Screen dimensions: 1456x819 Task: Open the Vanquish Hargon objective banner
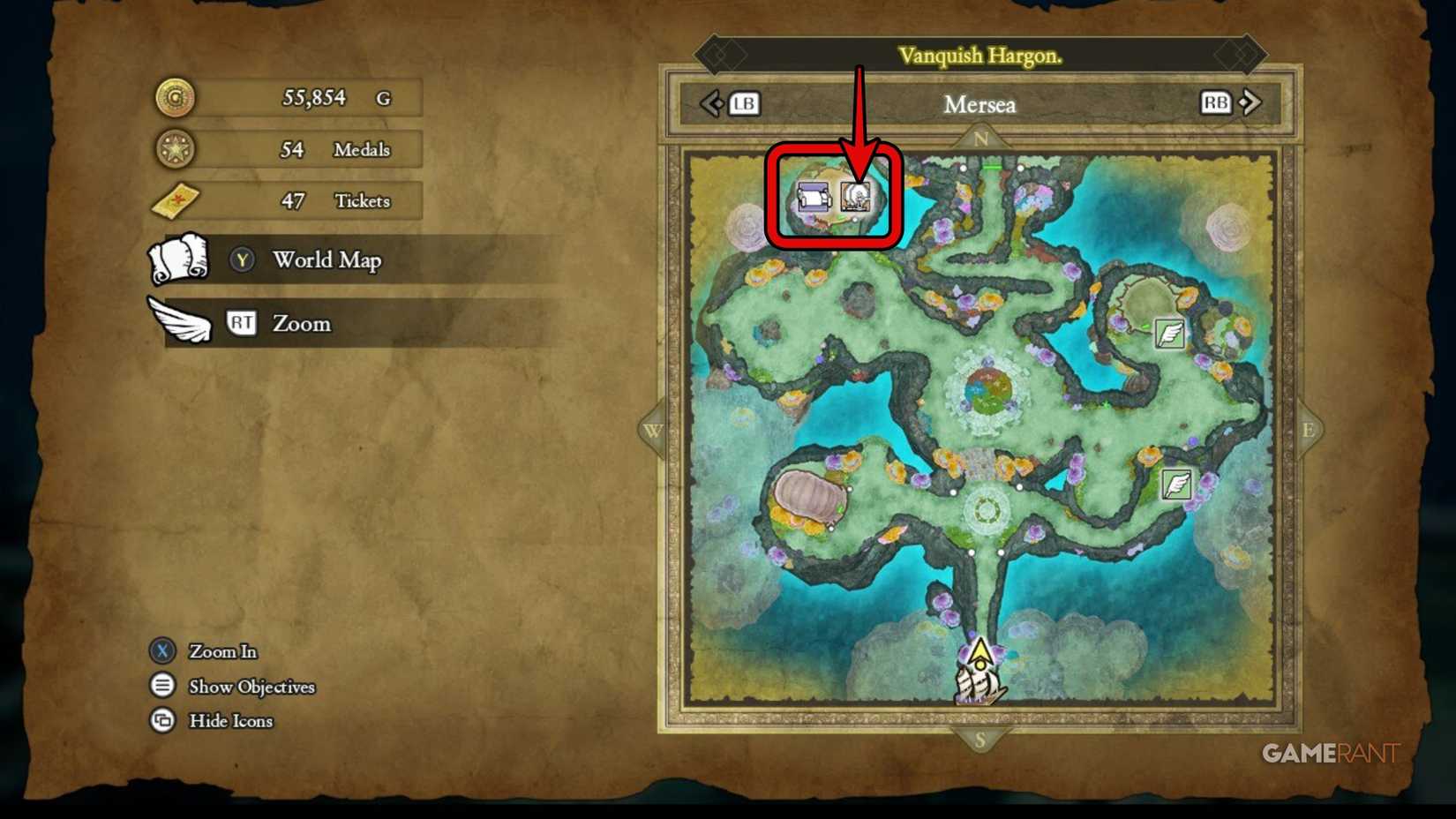point(979,54)
